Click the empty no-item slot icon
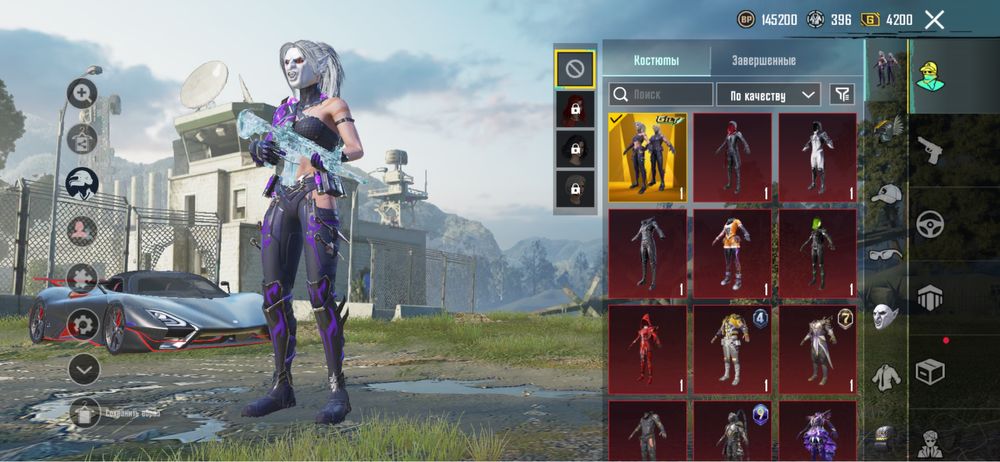Screen dimensions: 1000x462 [x=575, y=69]
